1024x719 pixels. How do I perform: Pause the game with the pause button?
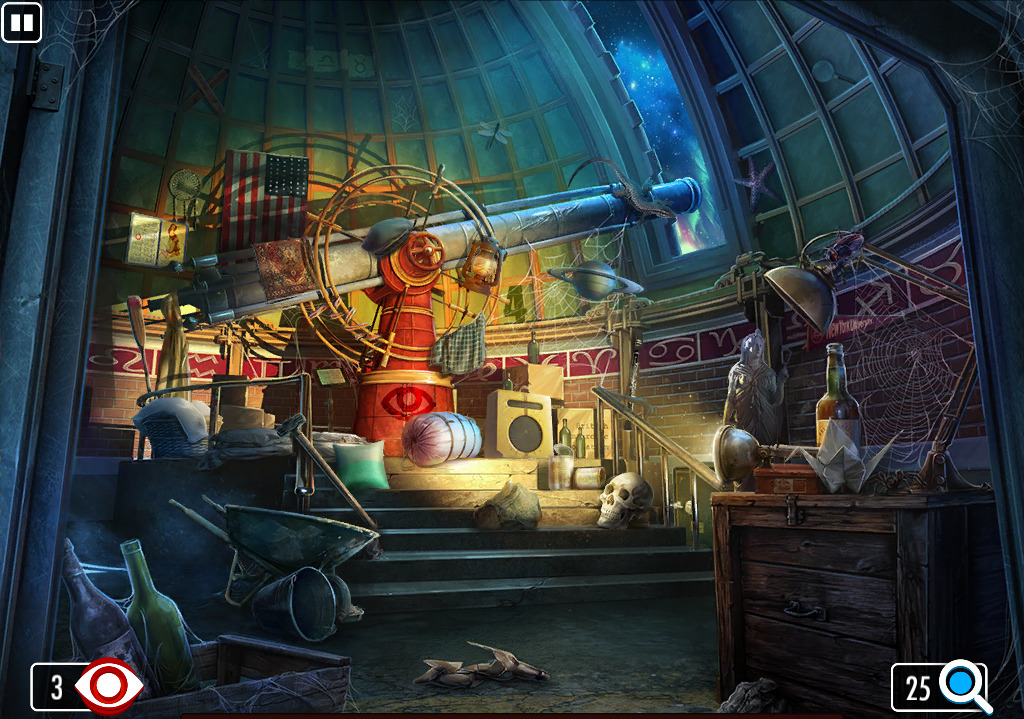pyautogui.click(x=21, y=22)
